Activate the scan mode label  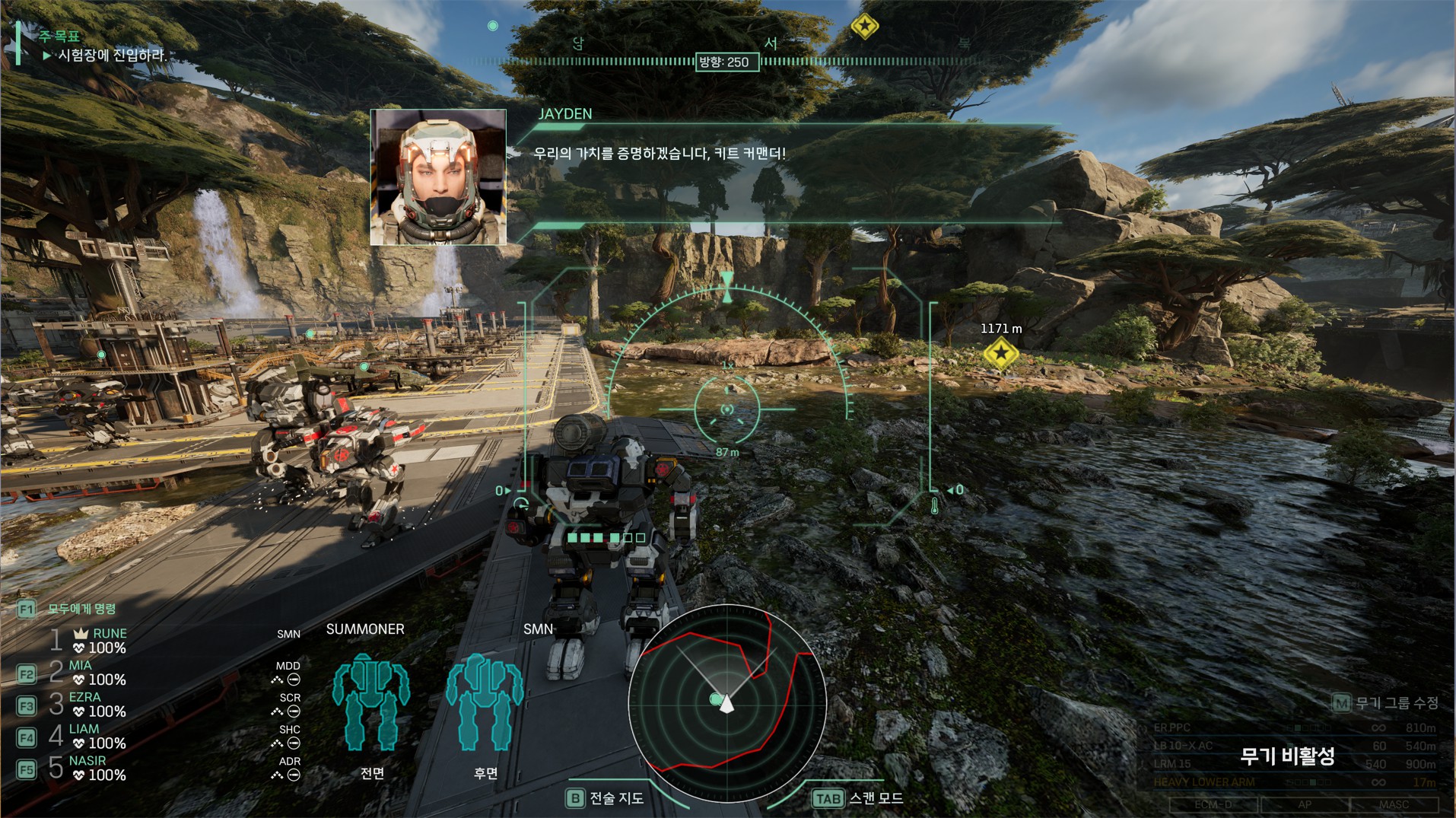(x=876, y=798)
